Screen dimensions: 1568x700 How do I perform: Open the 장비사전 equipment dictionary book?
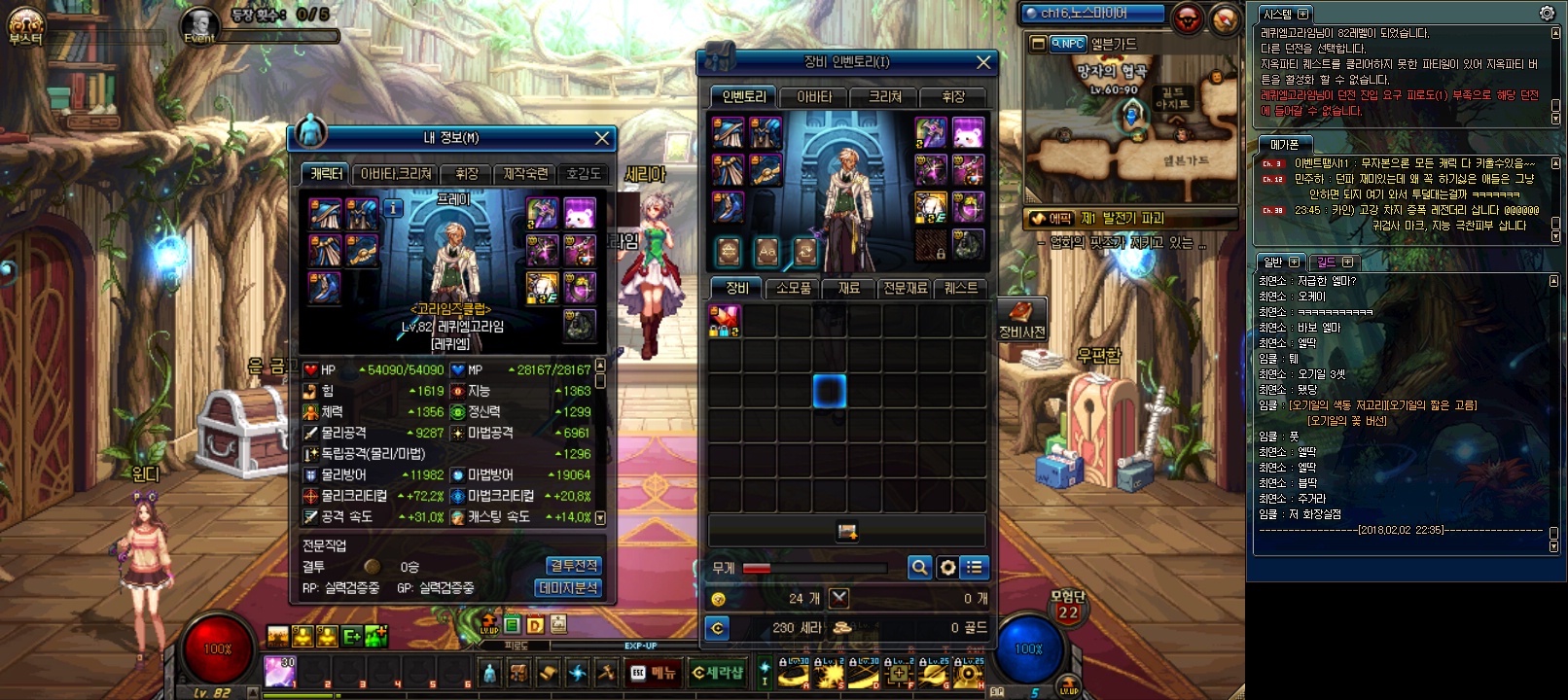point(1021,318)
